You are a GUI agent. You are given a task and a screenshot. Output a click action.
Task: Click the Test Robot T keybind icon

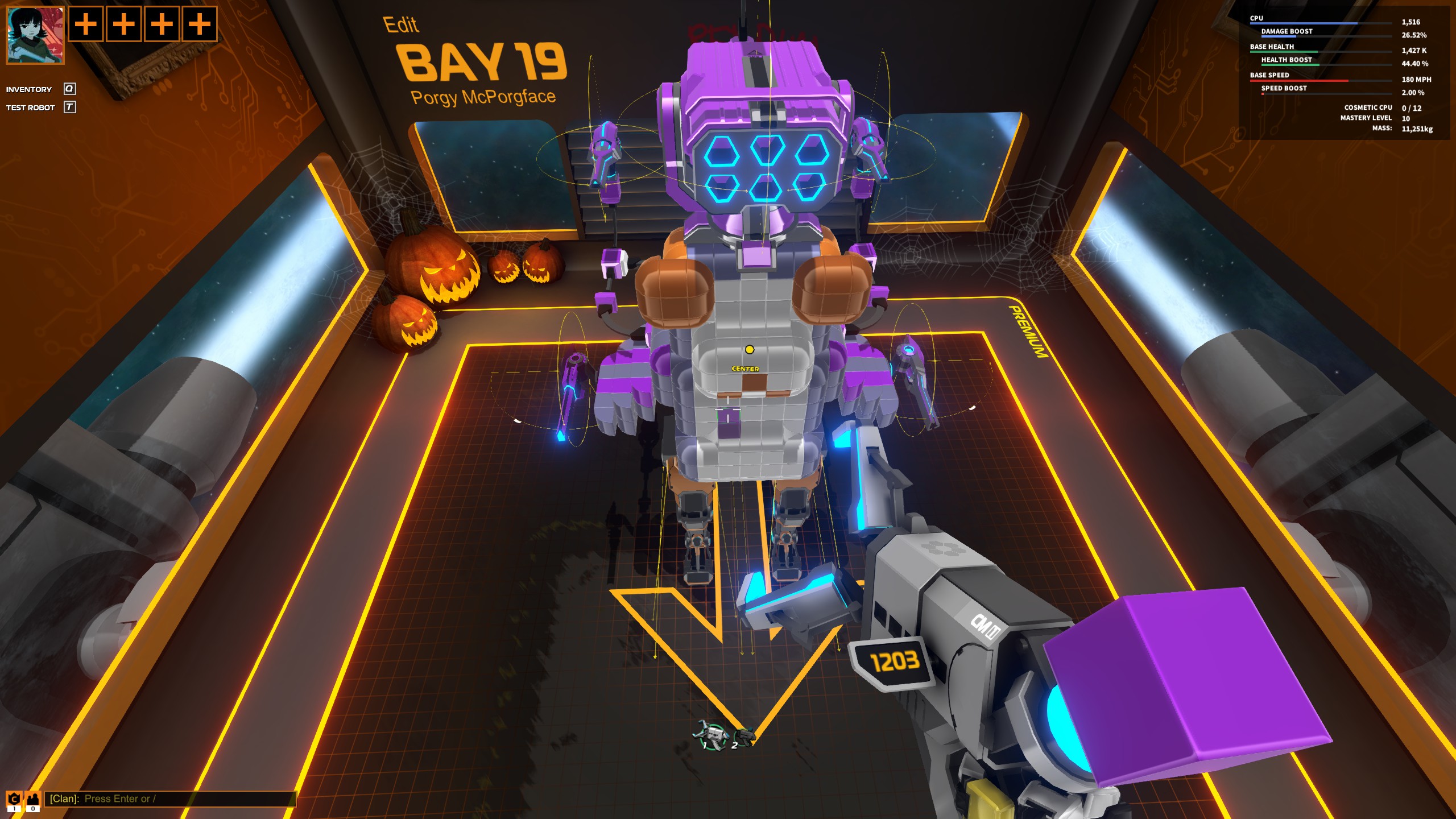[69, 107]
